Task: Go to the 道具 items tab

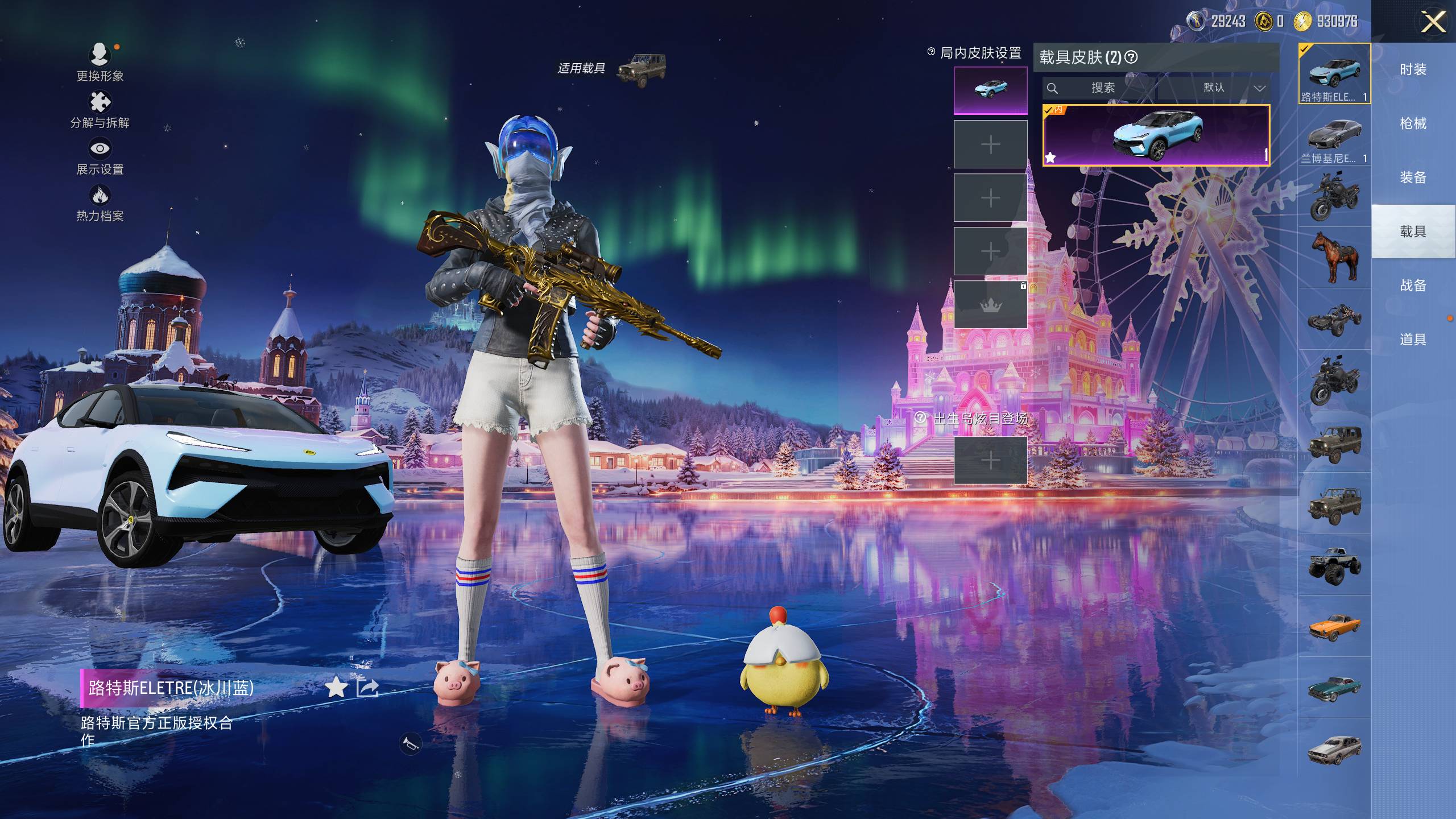Action: (x=1413, y=340)
